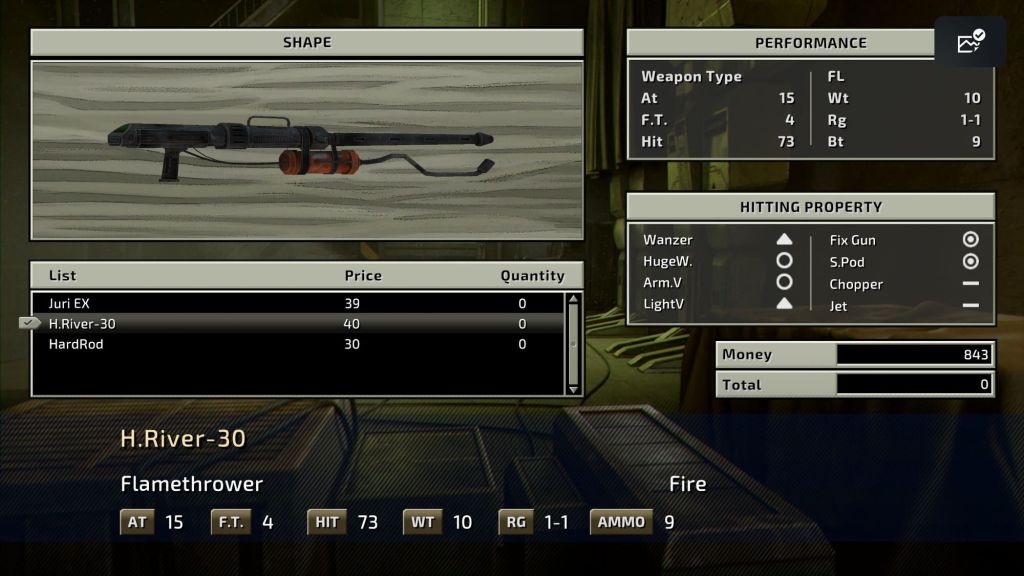Click the shop list's scroll-down arrow
1024x576 pixels.
(x=573, y=388)
